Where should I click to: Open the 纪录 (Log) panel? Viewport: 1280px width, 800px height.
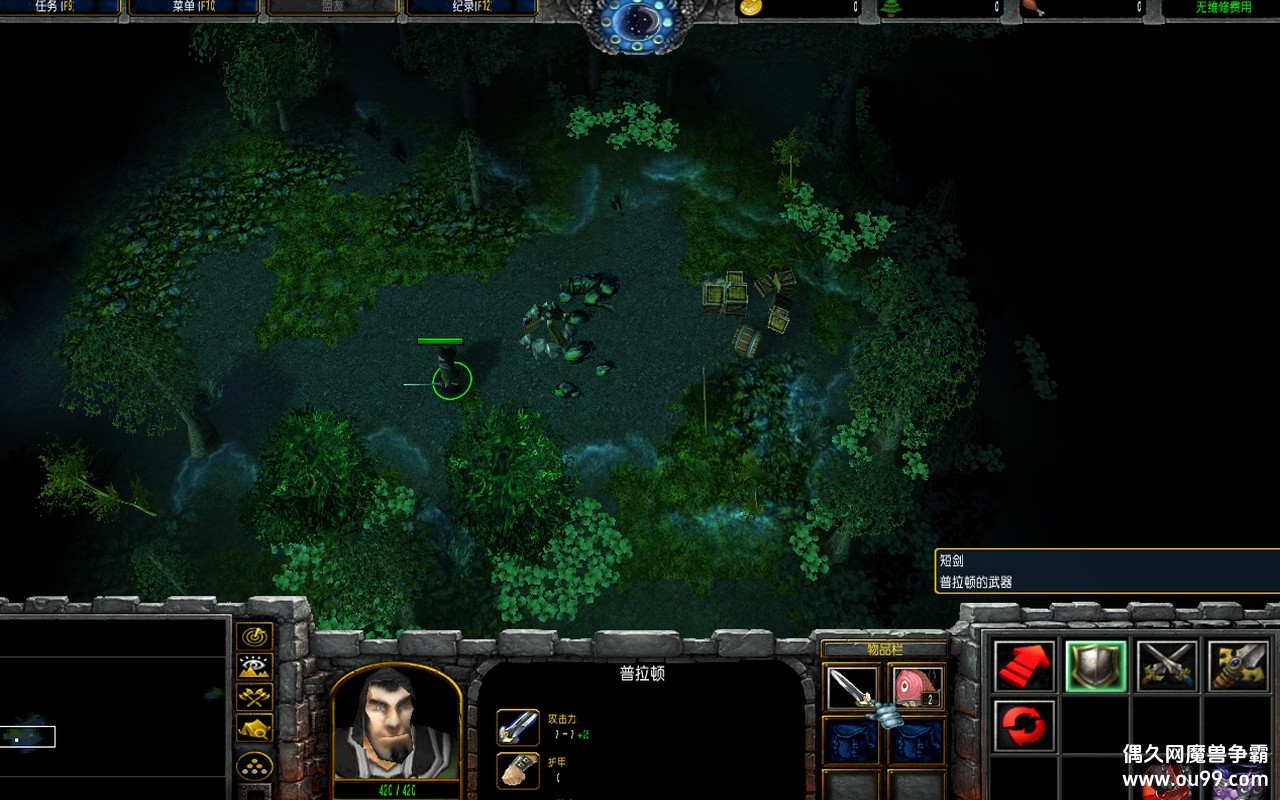click(470, 7)
